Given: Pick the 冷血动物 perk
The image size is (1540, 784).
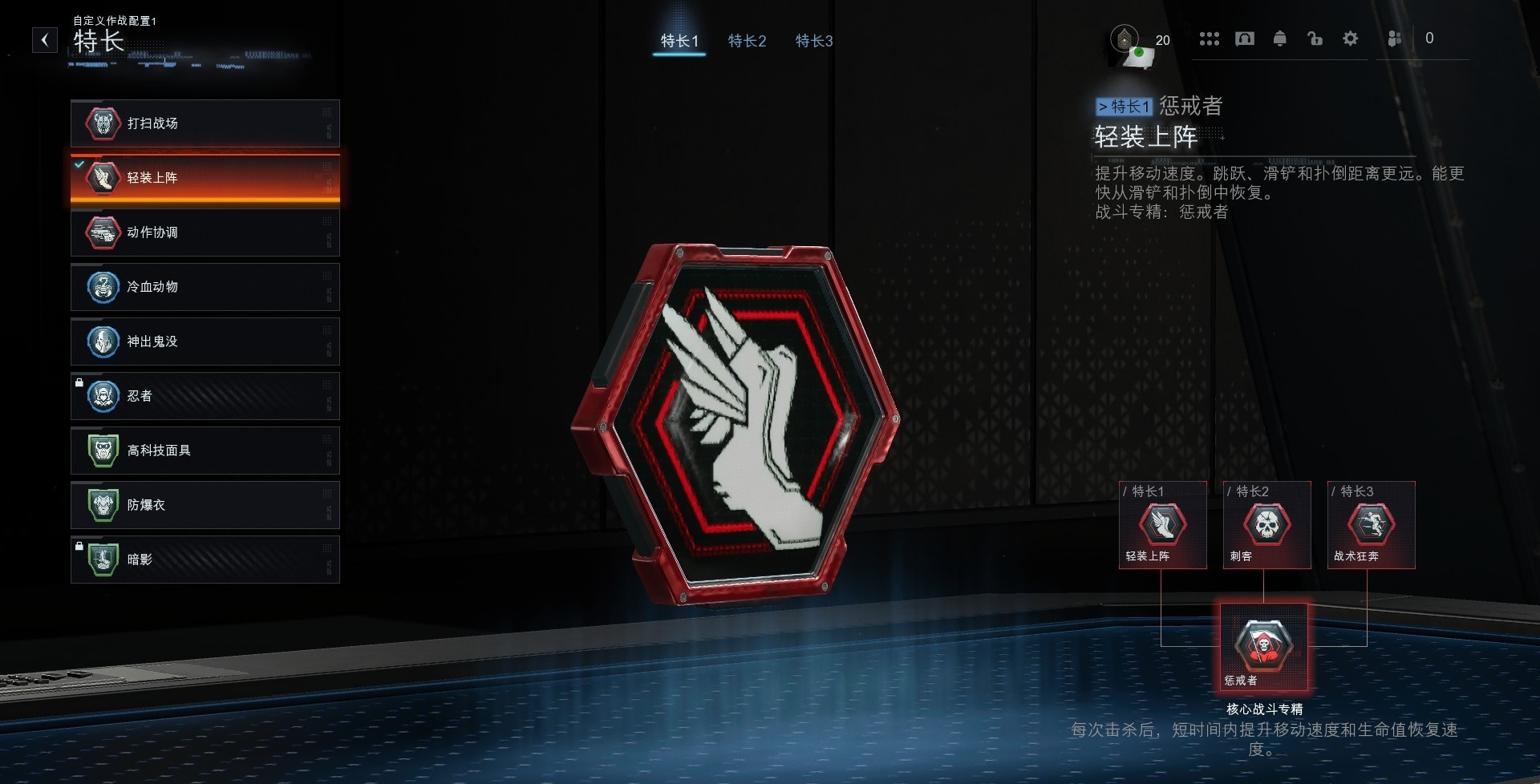Looking at the screenshot, I should [205, 287].
